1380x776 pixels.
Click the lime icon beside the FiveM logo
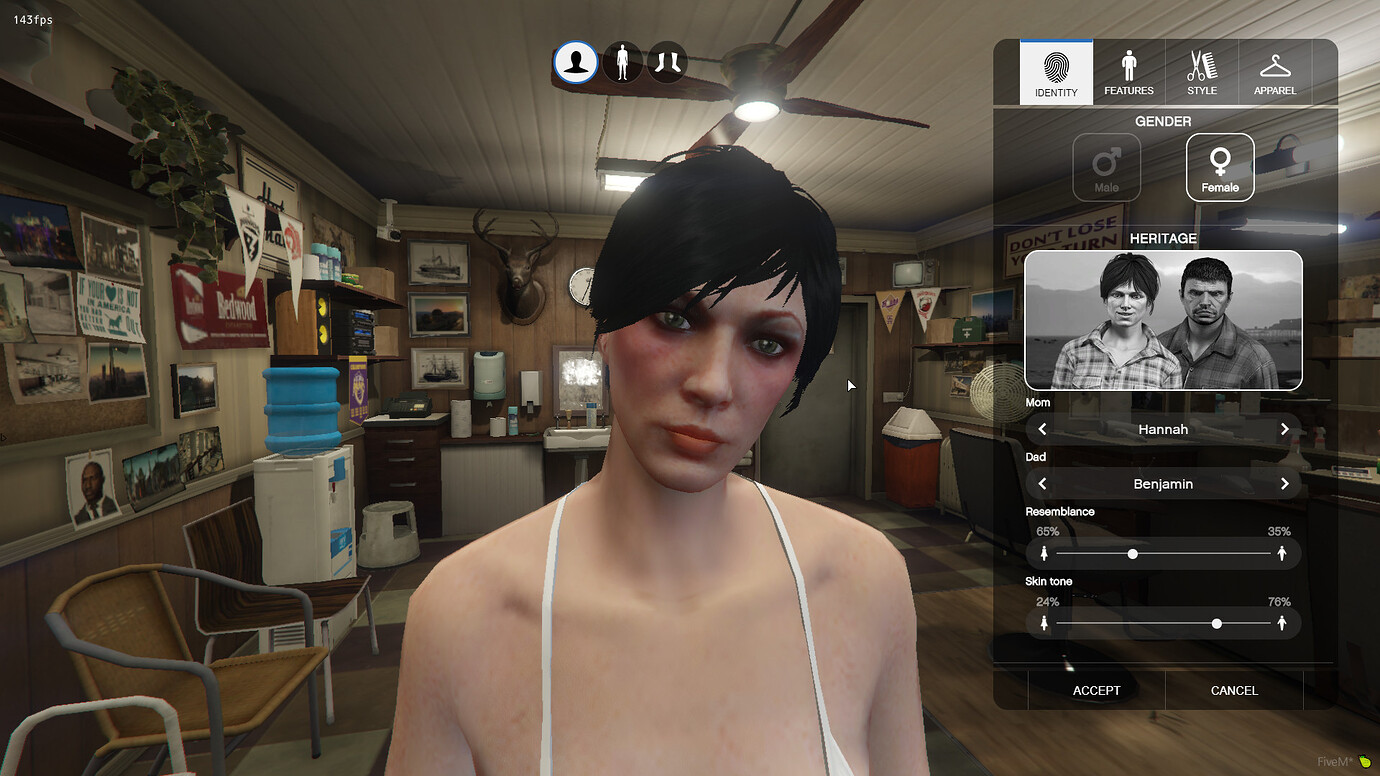point(1363,760)
